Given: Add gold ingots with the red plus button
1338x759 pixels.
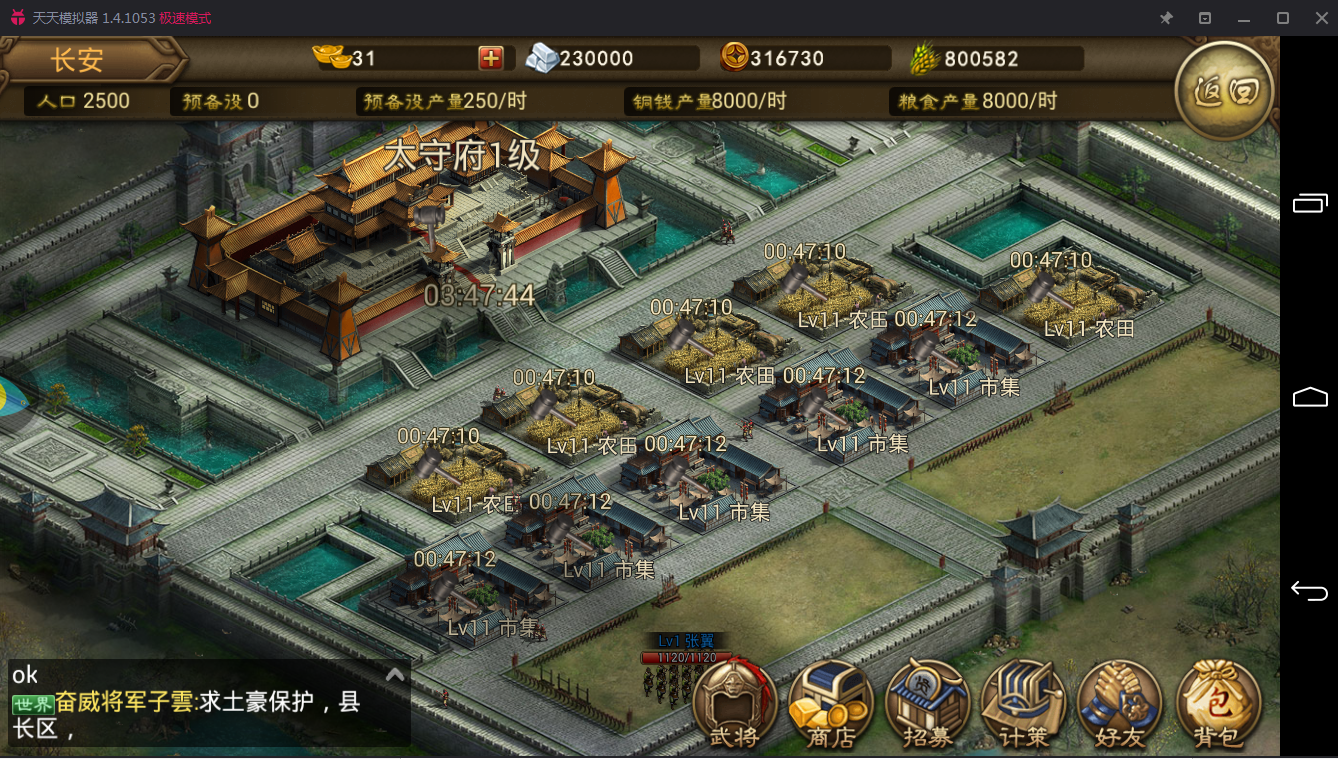Looking at the screenshot, I should click(491, 58).
